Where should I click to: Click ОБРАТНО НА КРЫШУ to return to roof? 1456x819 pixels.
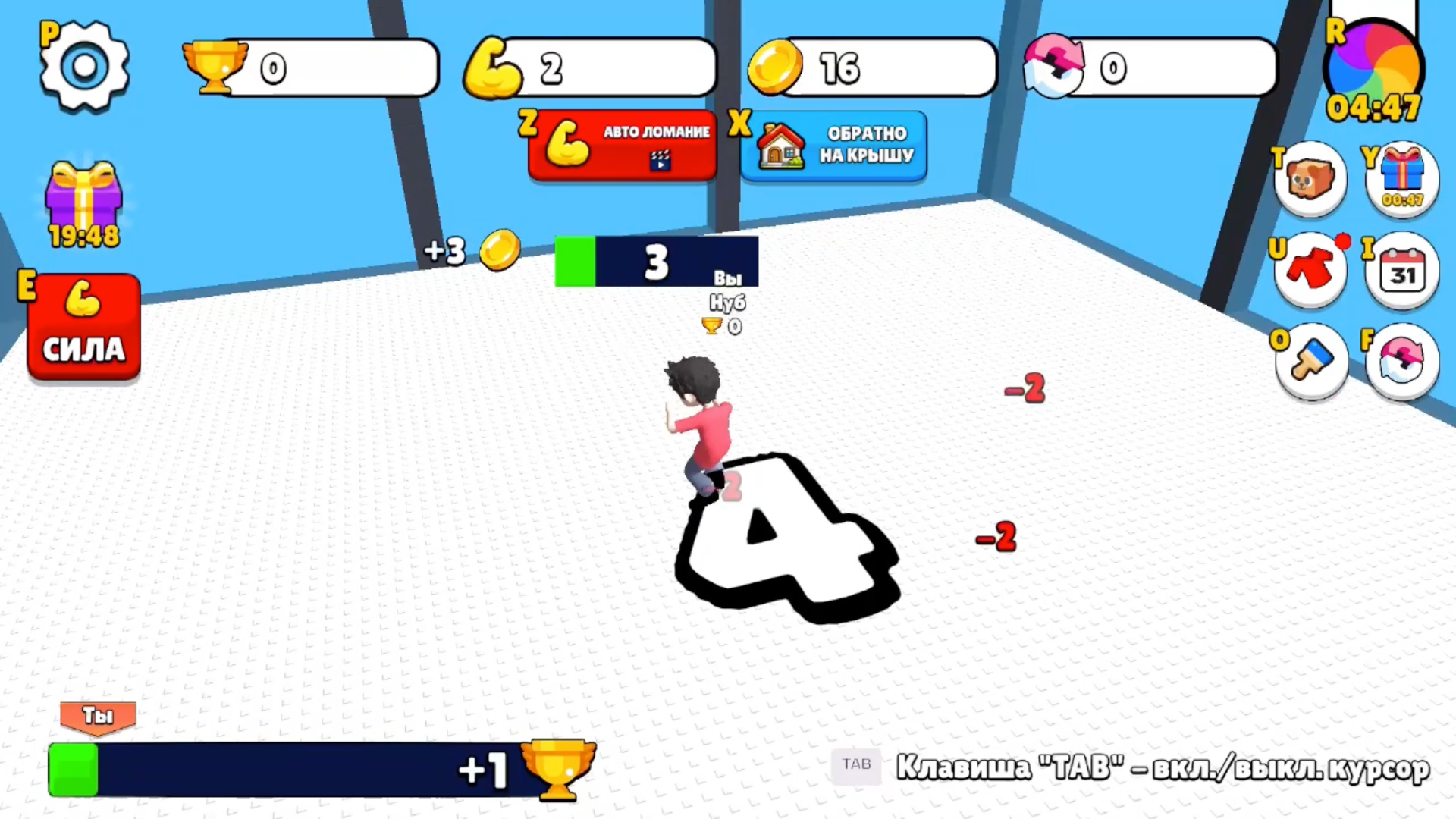[834, 146]
